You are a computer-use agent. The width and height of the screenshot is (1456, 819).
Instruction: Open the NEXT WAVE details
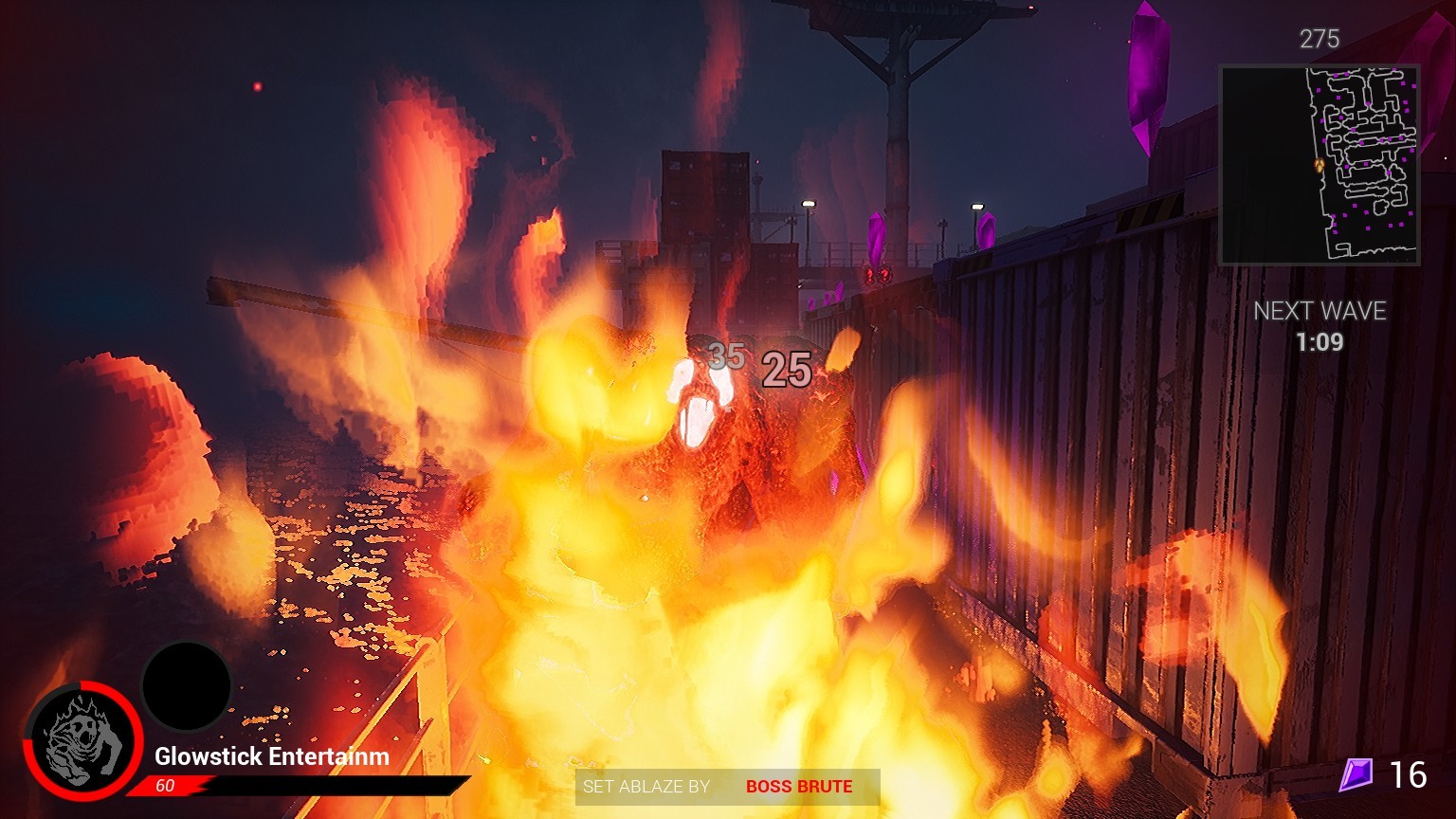click(1320, 310)
